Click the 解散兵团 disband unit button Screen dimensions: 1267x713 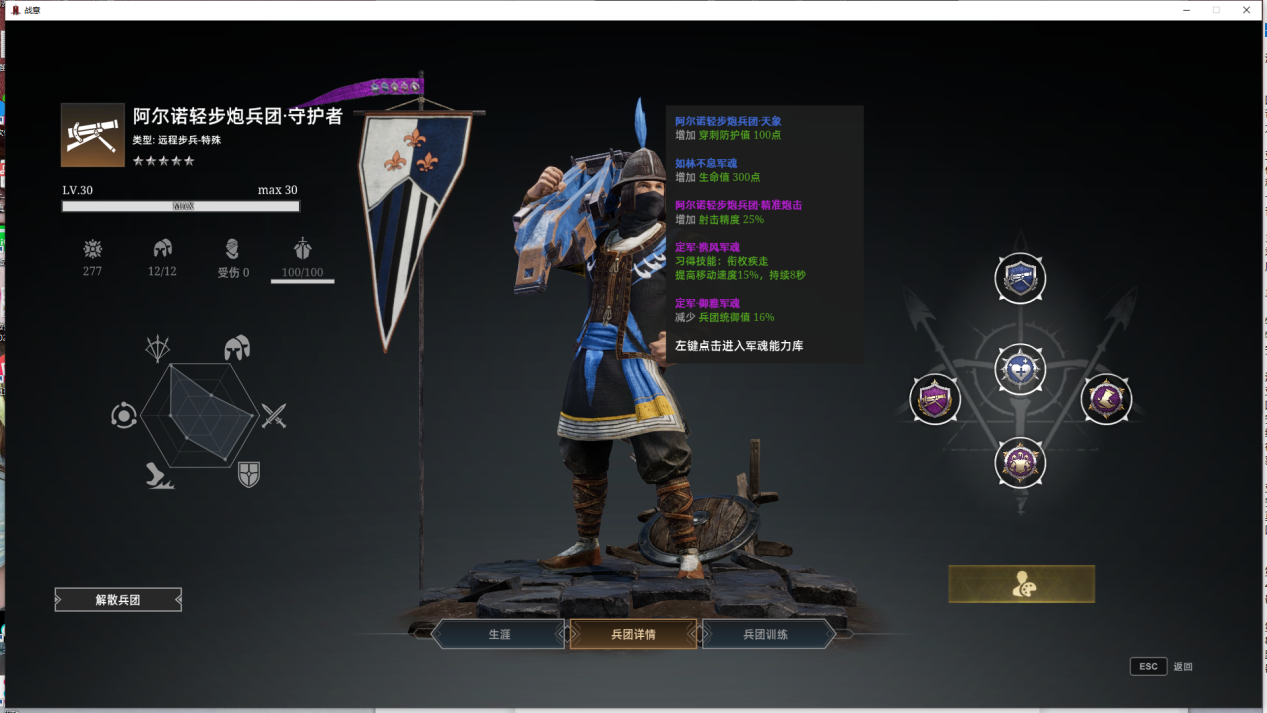(118, 600)
